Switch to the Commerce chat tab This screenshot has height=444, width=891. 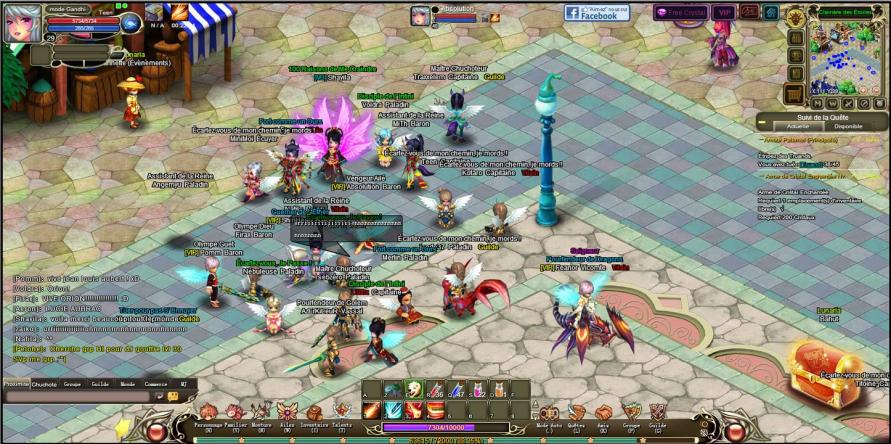155,383
